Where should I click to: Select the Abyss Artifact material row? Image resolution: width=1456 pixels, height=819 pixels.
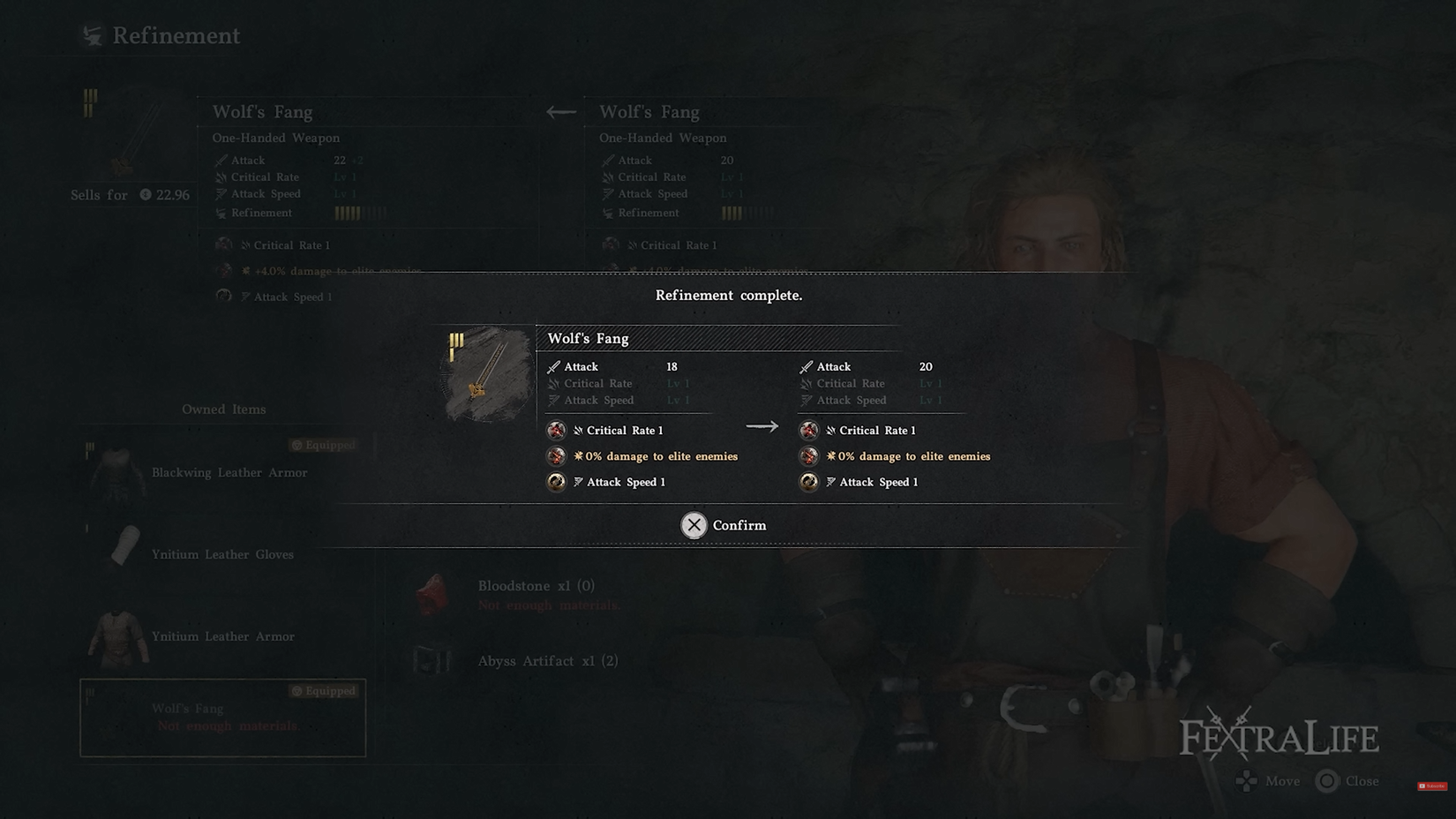546,661
